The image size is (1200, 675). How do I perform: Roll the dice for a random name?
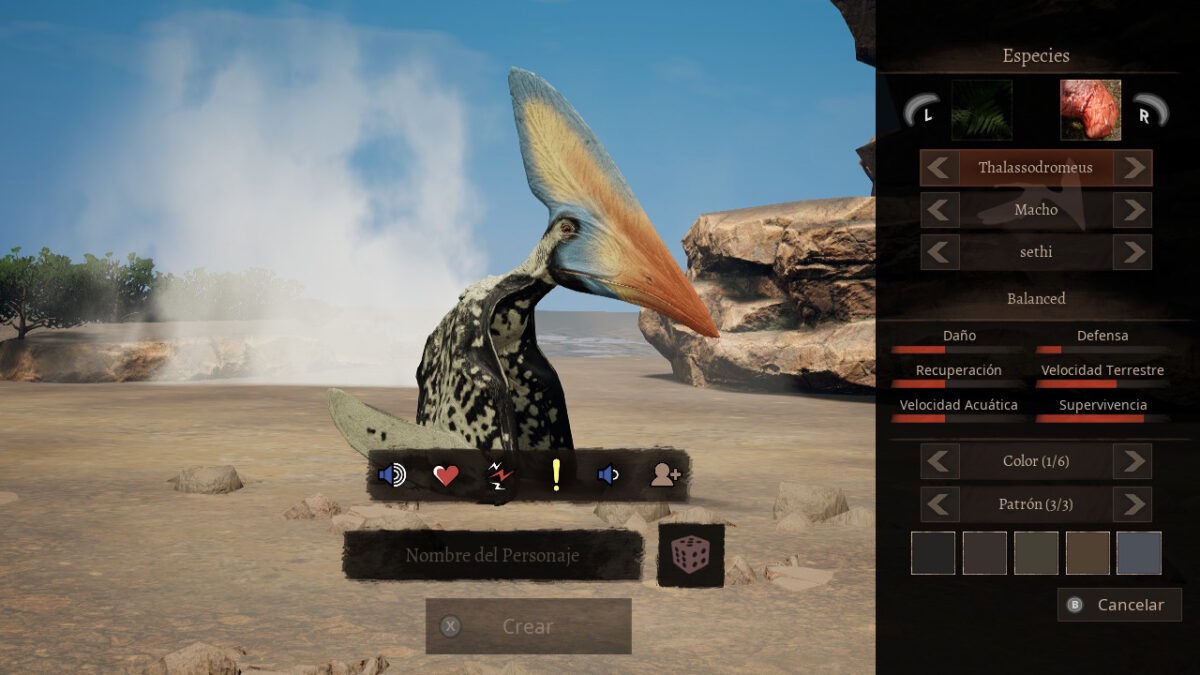click(x=690, y=555)
